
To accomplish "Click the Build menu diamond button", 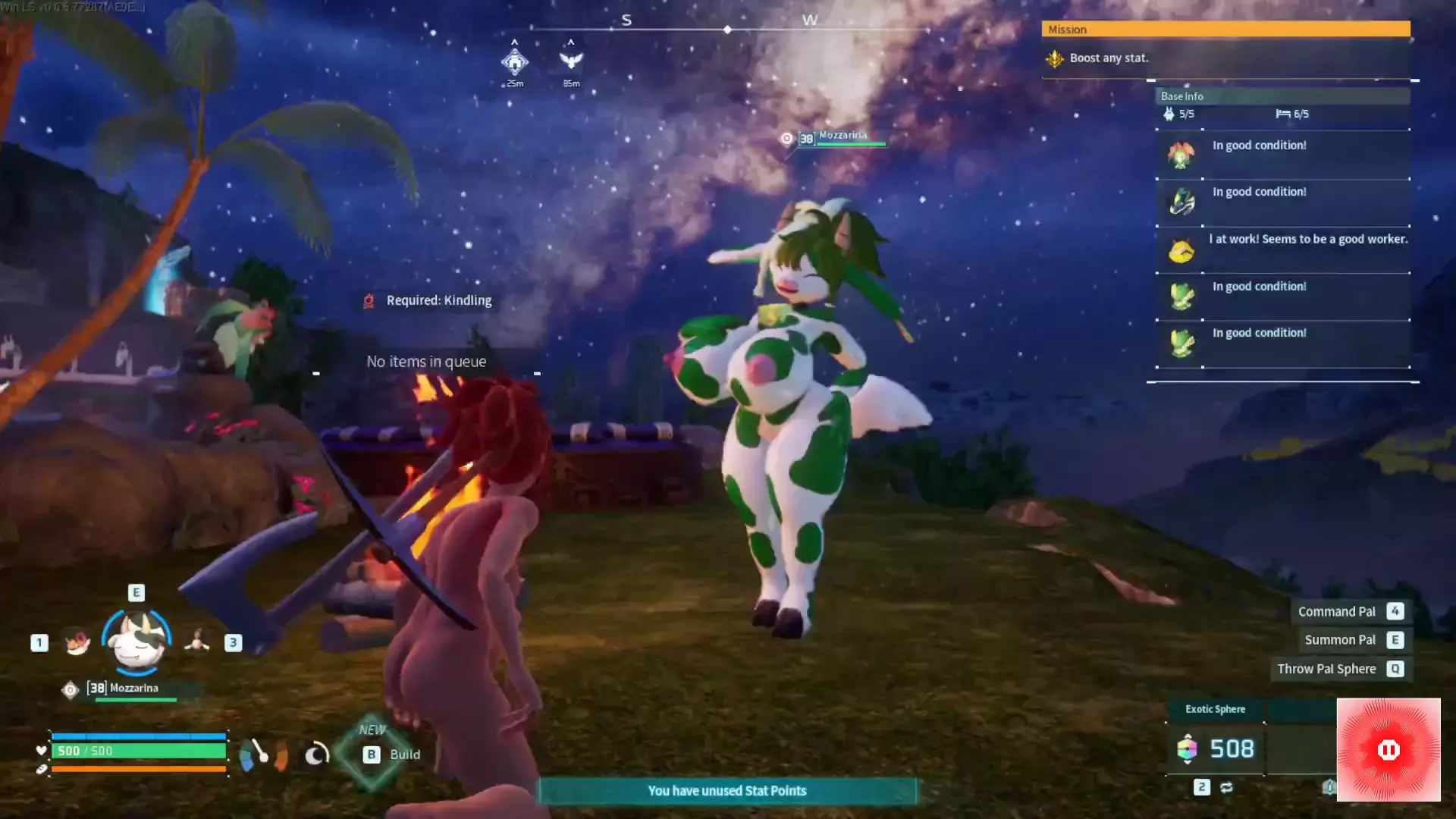I will [x=372, y=754].
